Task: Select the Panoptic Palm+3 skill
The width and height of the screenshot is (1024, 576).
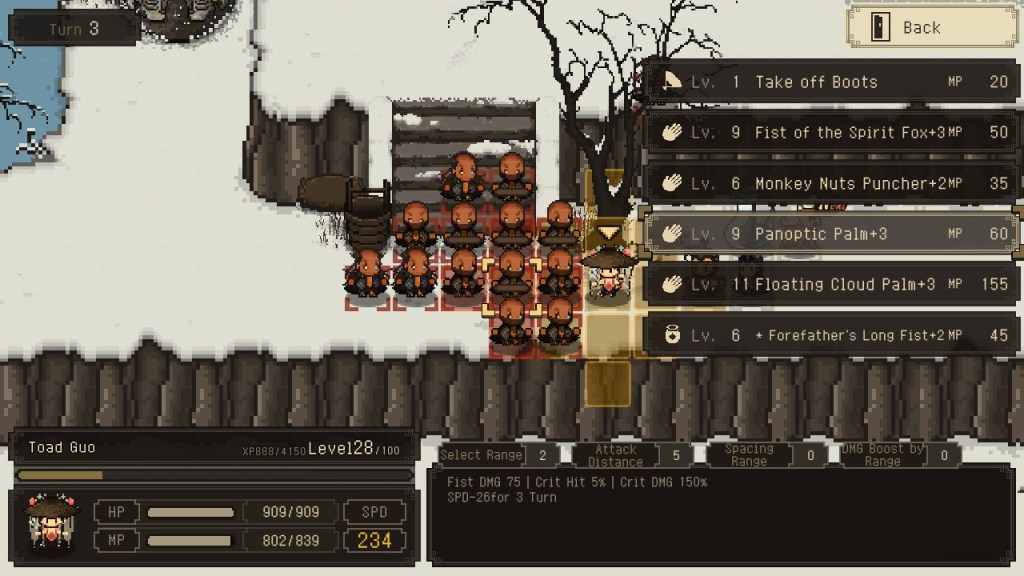Action: click(830, 234)
